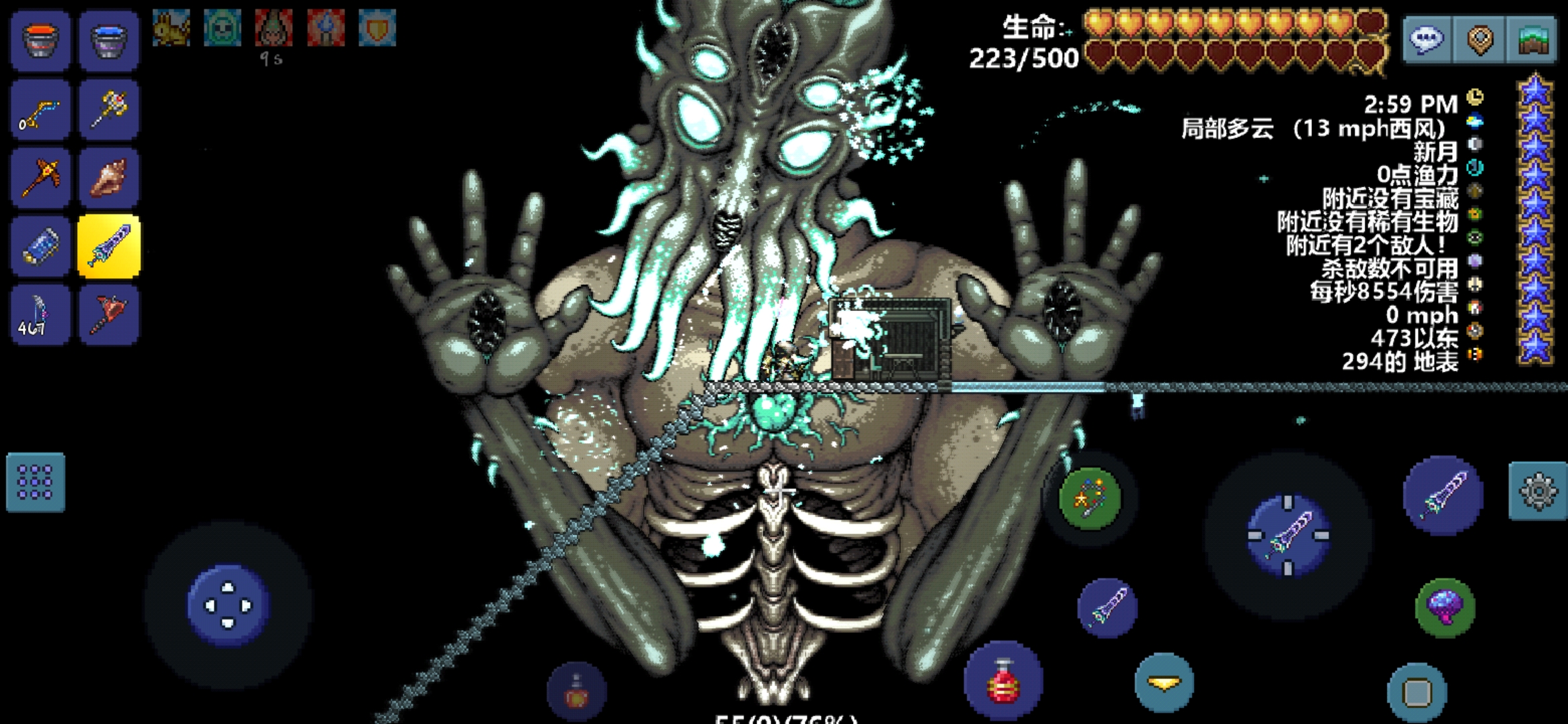This screenshot has height=724, width=1568.
Task: Open settings with the gear button
Action: pyautogui.click(x=1538, y=491)
